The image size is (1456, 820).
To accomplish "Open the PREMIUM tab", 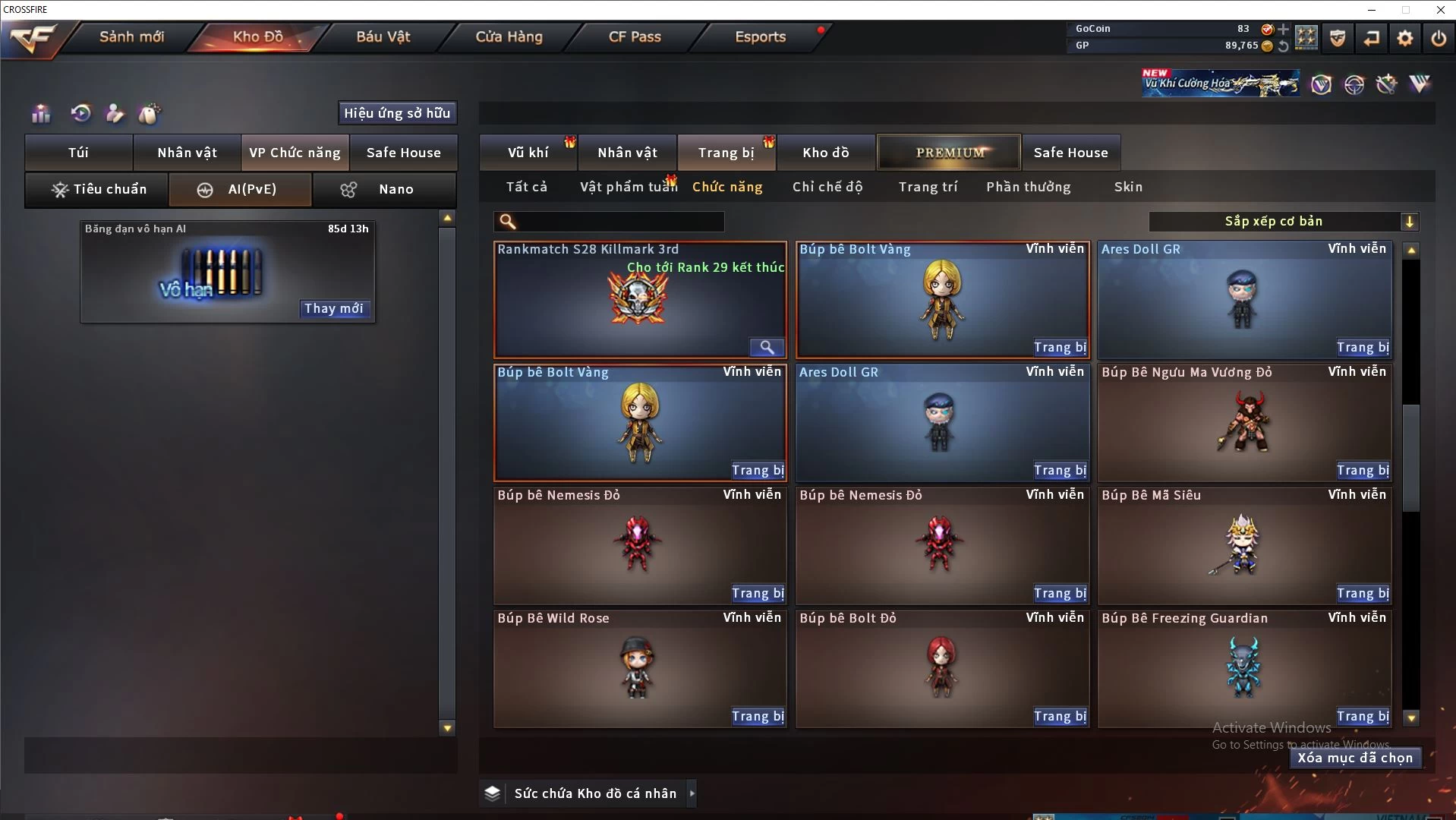I will [949, 153].
